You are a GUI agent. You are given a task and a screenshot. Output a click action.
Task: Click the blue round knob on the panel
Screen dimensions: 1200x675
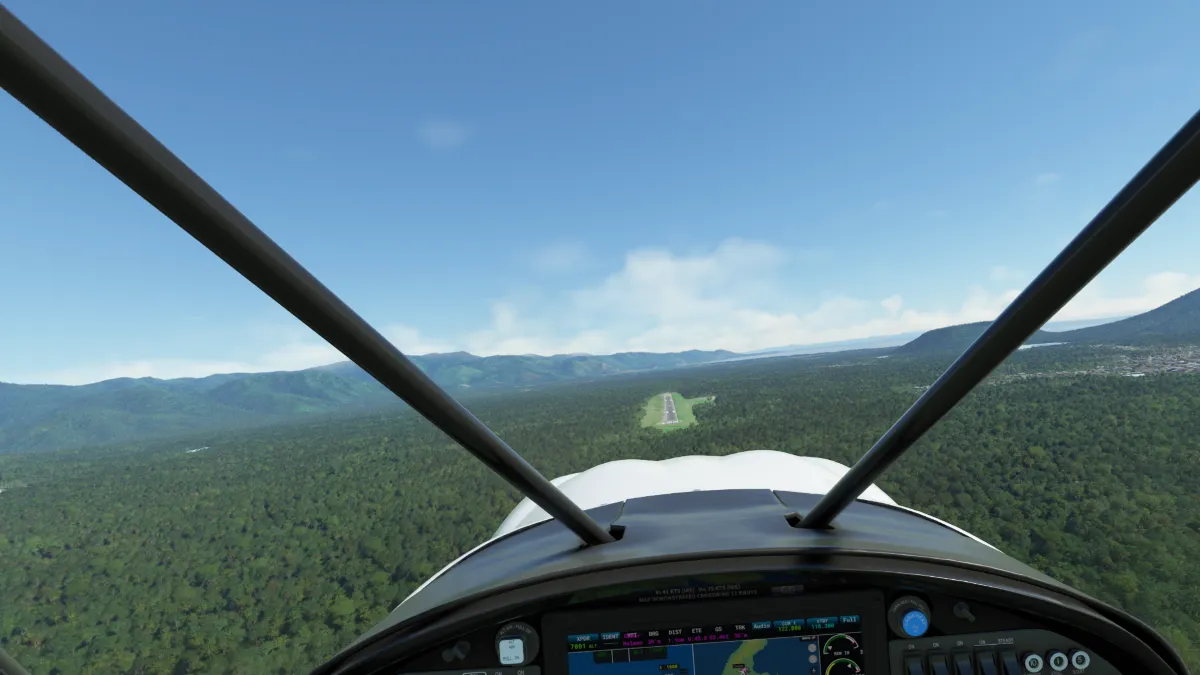914,623
